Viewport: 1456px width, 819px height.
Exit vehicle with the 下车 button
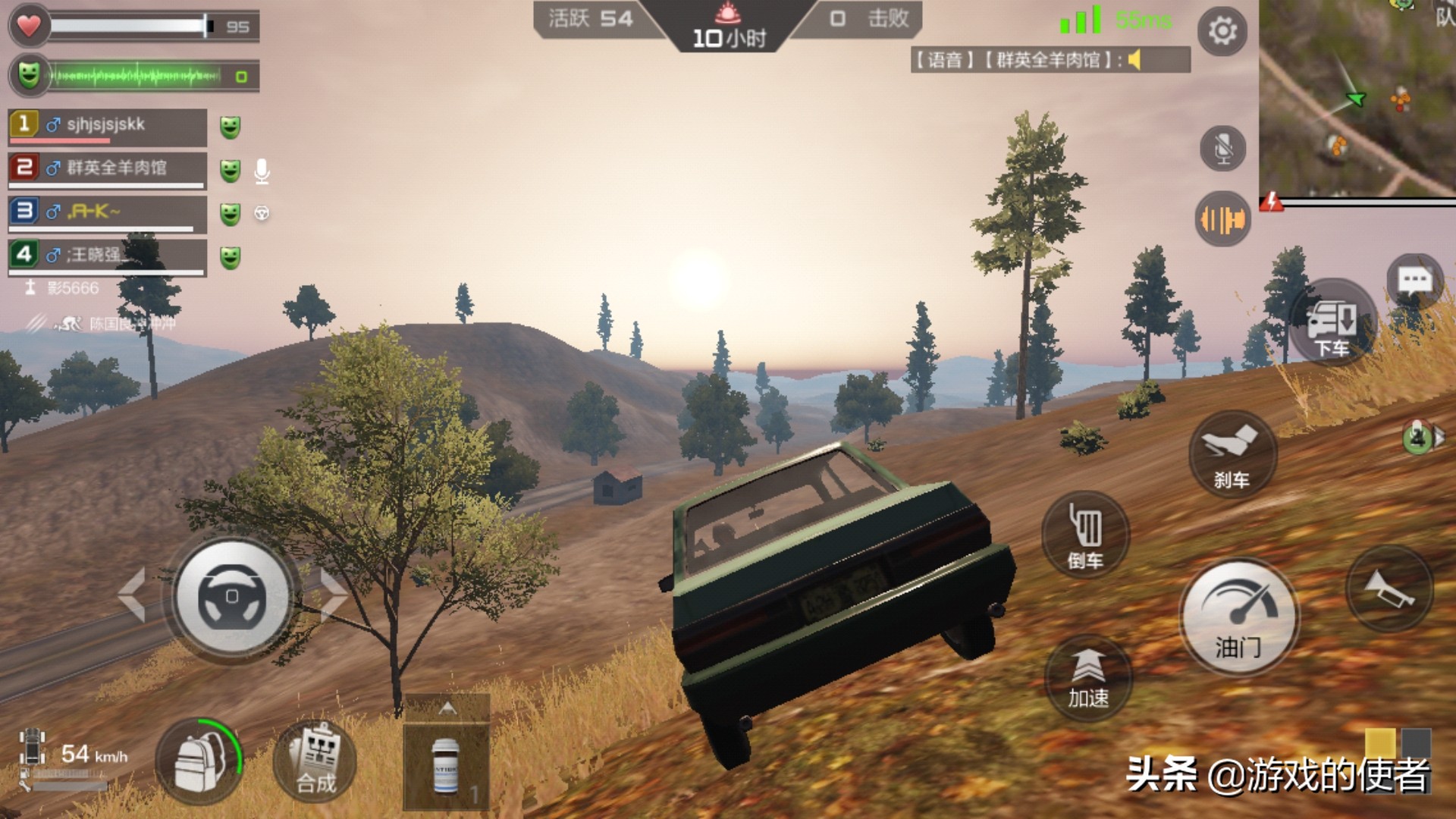[x=1332, y=325]
